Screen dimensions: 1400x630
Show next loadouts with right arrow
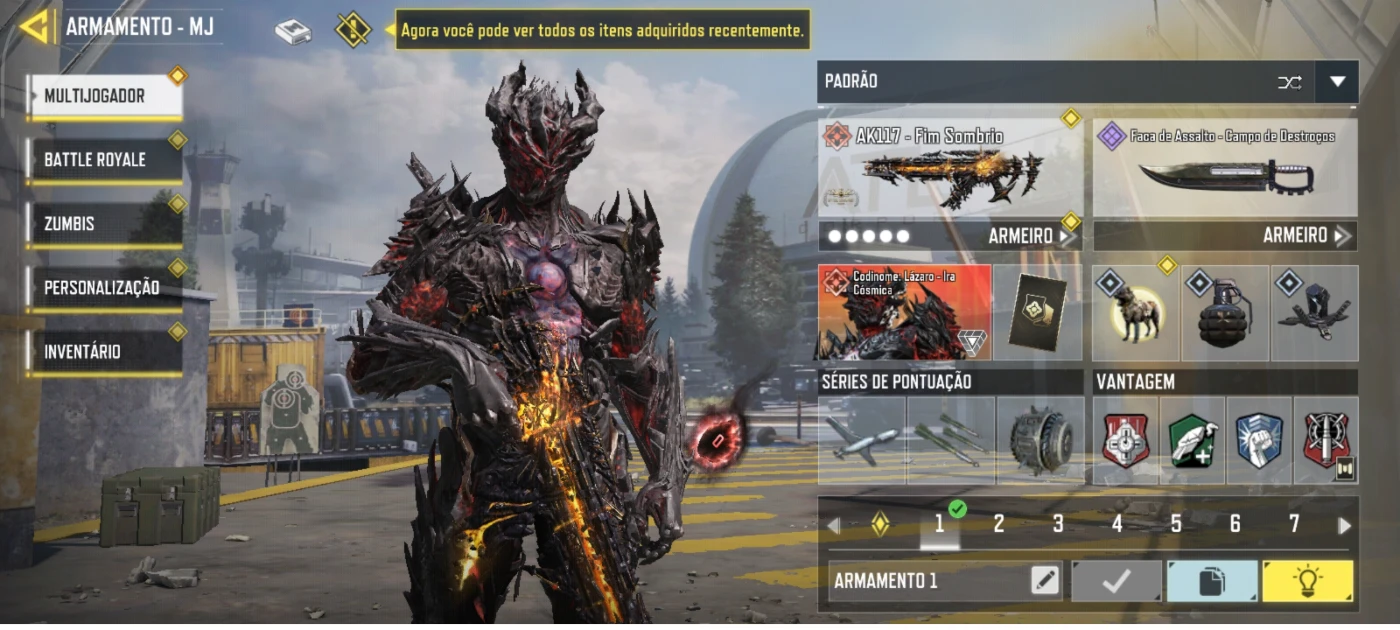coord(1344,525)
